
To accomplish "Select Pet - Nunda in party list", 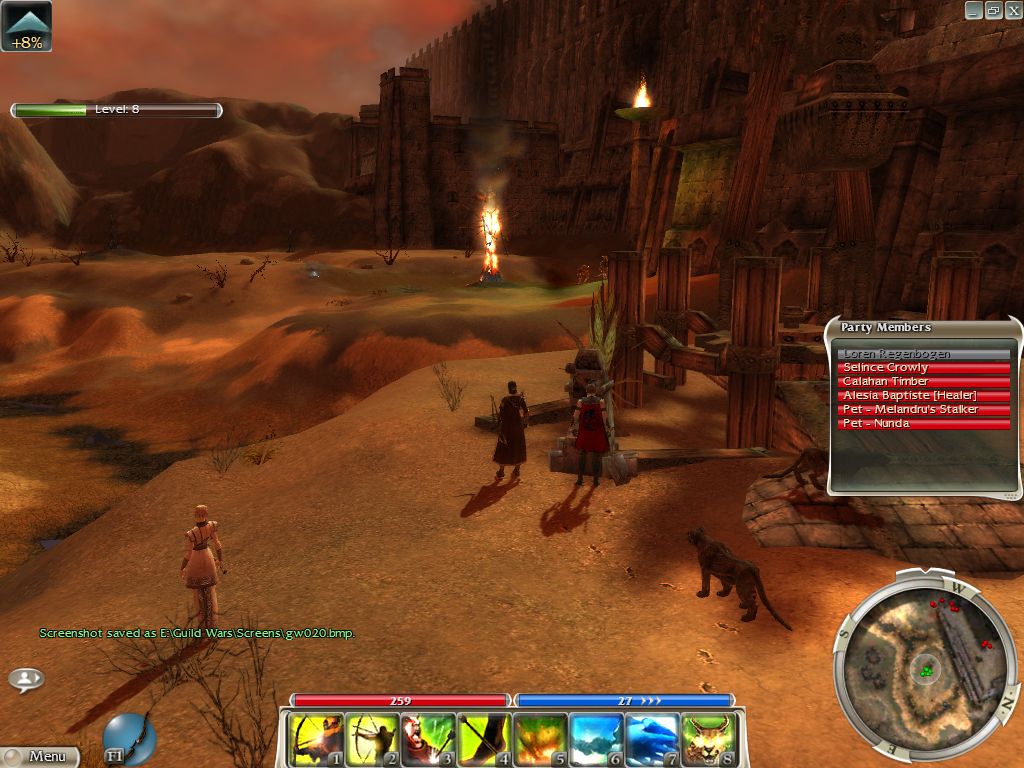I will tap(924, 424).
